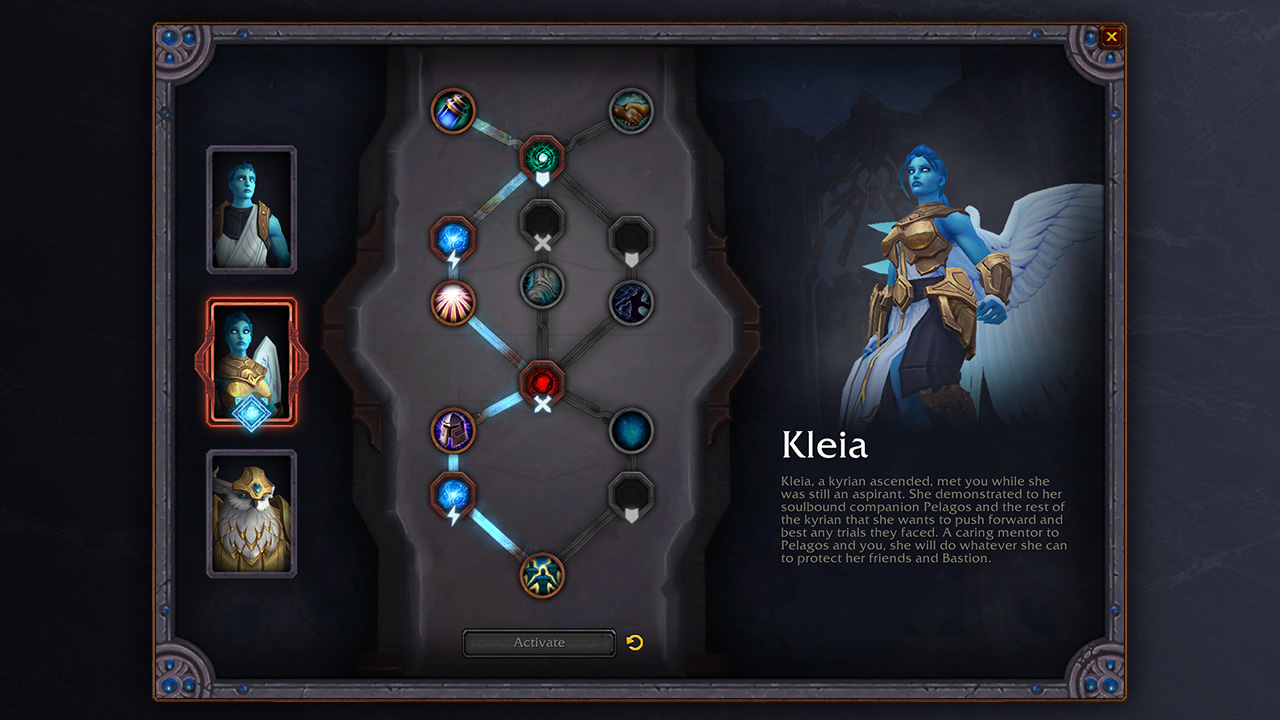Select the blue potion vial node
1280x720 pixels.
coord(453,110)
